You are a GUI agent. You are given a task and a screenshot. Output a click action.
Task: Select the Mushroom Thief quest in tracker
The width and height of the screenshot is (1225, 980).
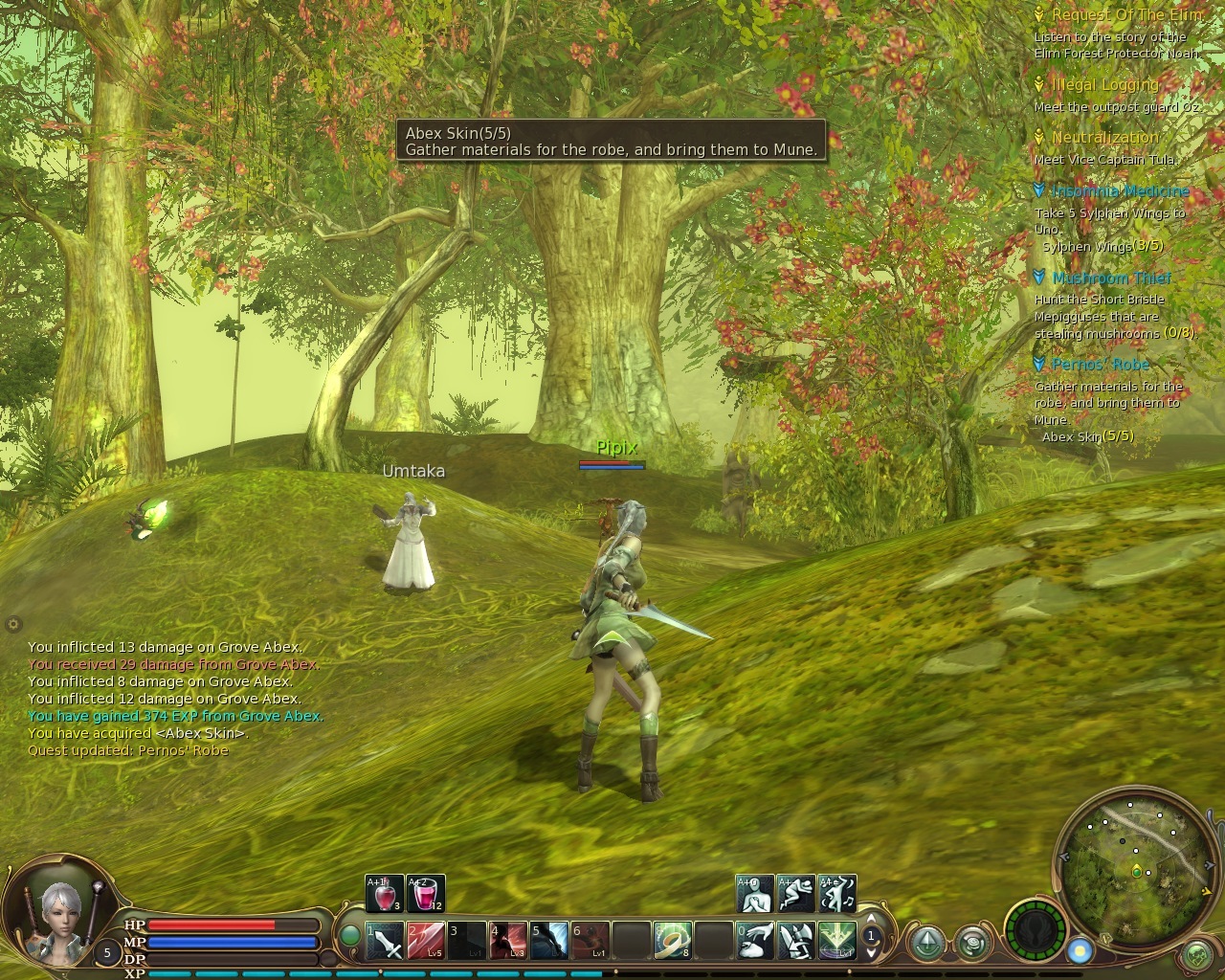[x=1111, y=278]
